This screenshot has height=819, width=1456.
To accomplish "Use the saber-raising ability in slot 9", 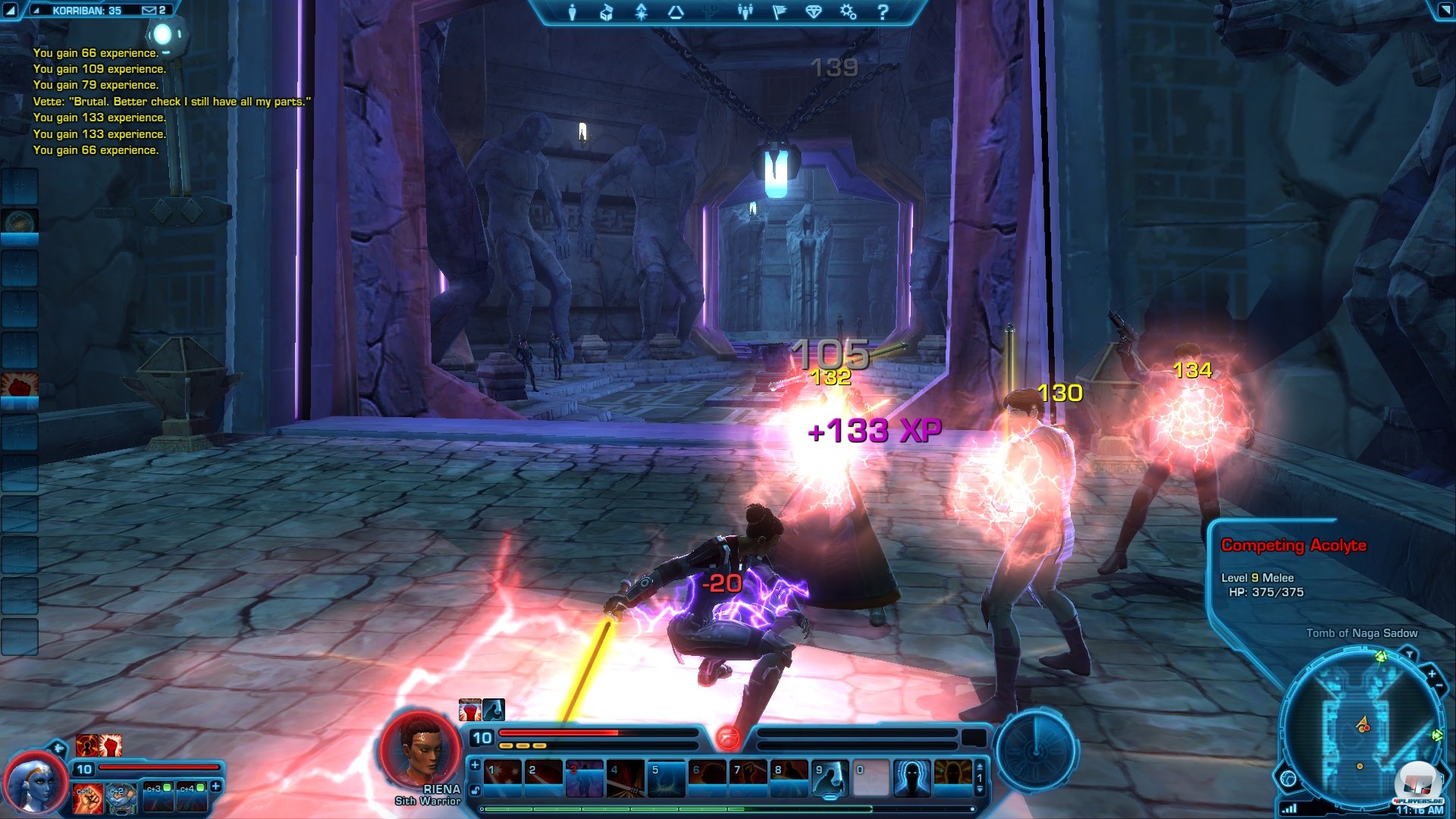I will tap(830, 779).
